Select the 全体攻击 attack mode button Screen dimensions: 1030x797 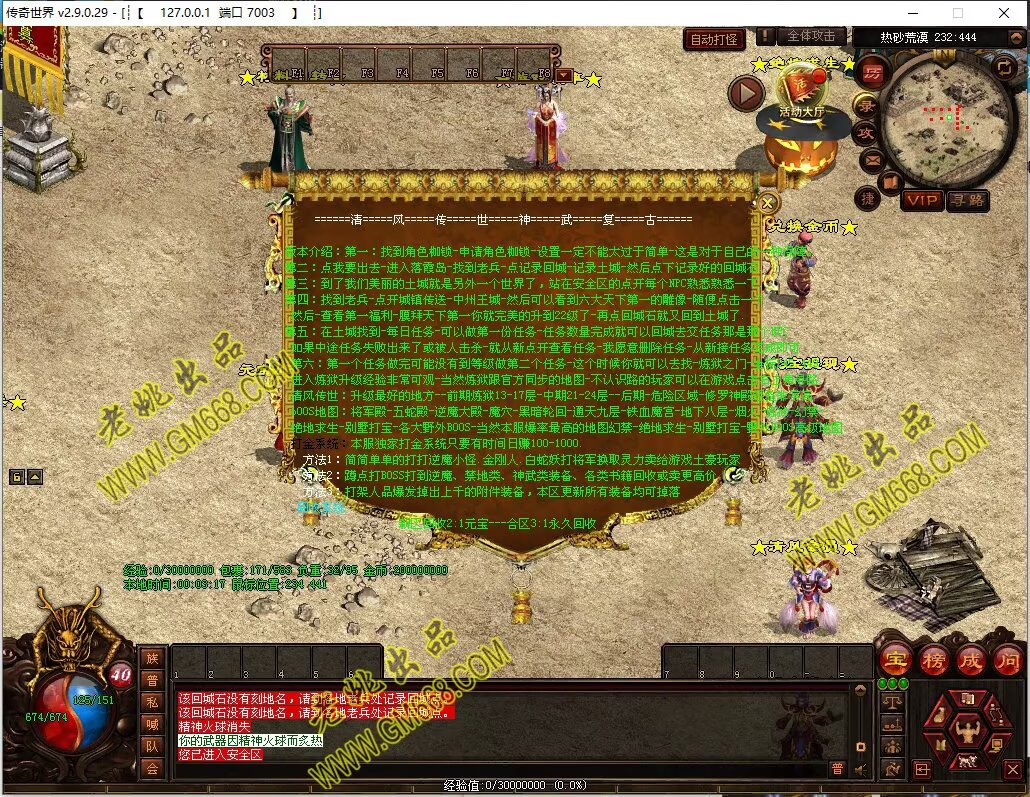pos(811,36)
